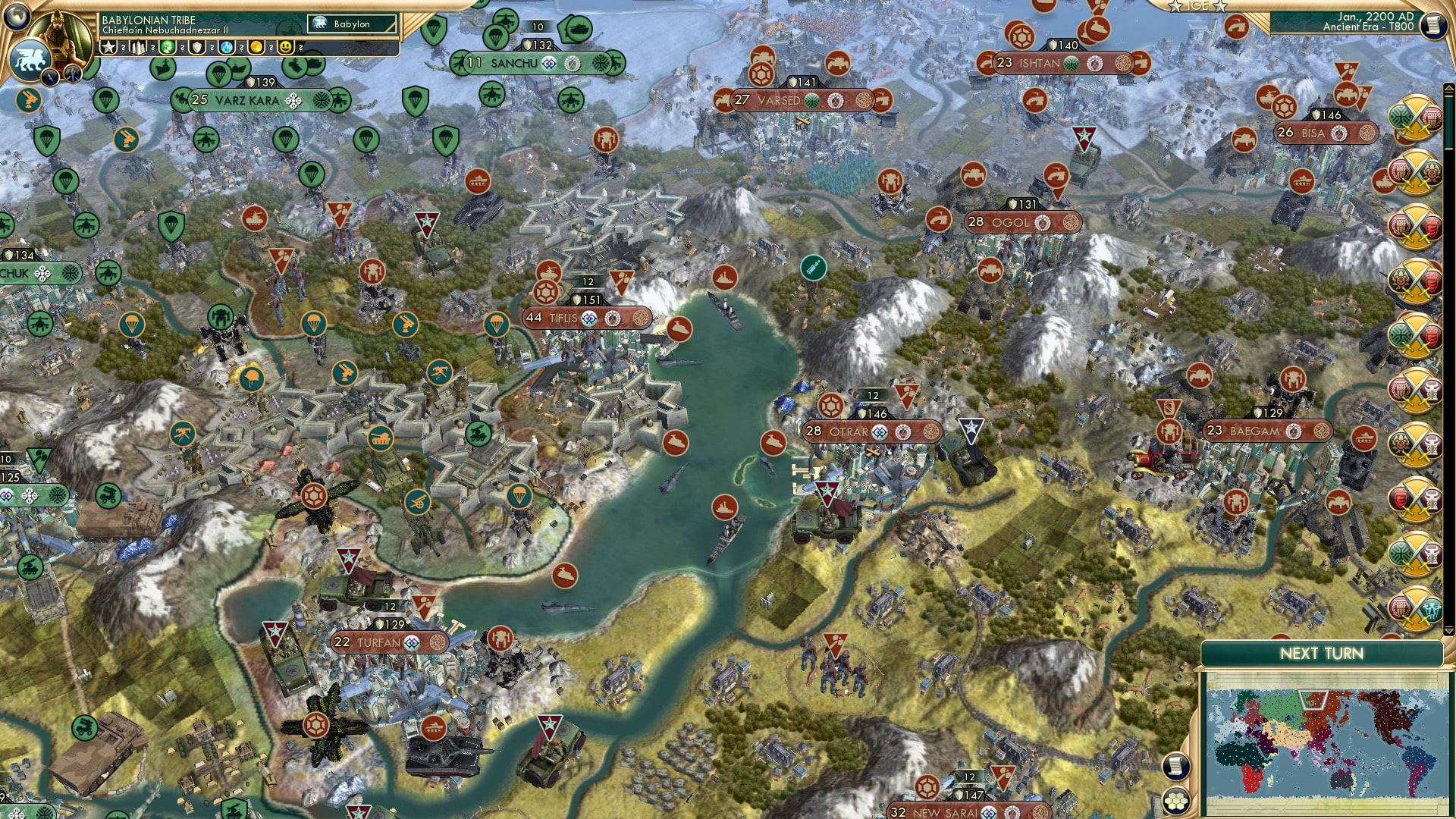
Task: Click the star score icon beside the leader portrait
Action: [109, 48]
